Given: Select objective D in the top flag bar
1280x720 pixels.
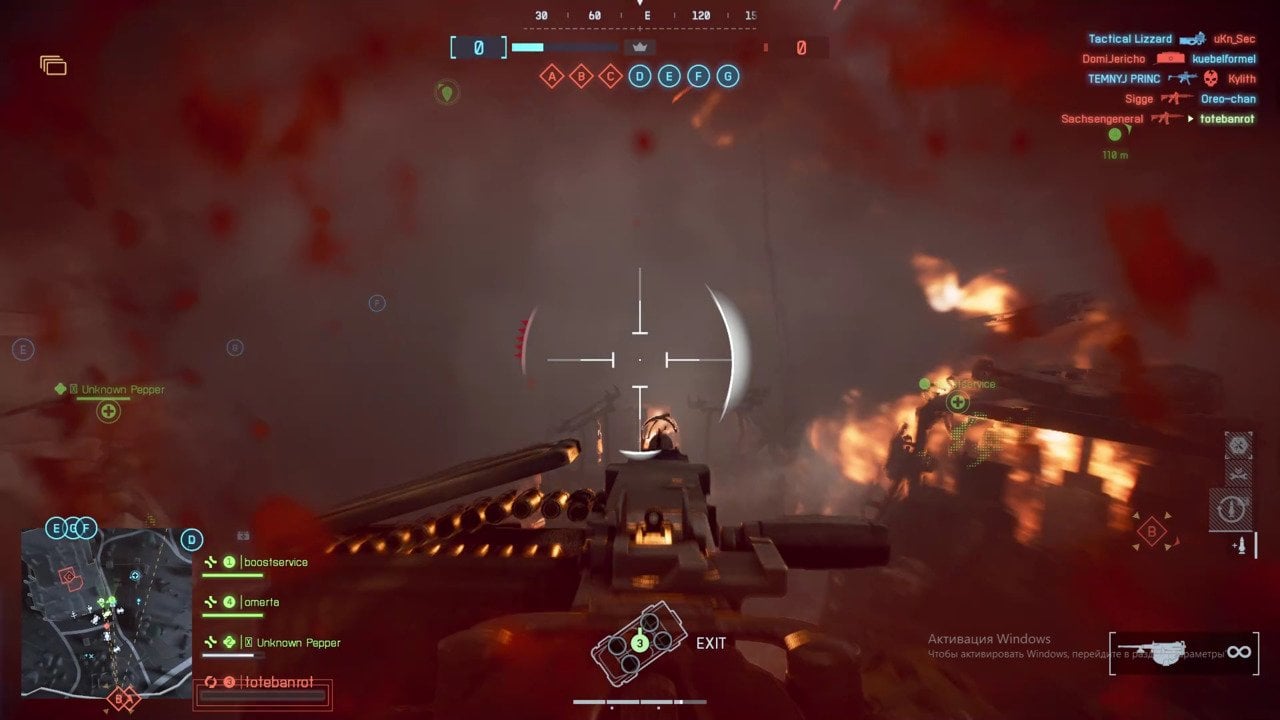Looking at the screenshot, I should pyautogui.click(x=640, y=76).
